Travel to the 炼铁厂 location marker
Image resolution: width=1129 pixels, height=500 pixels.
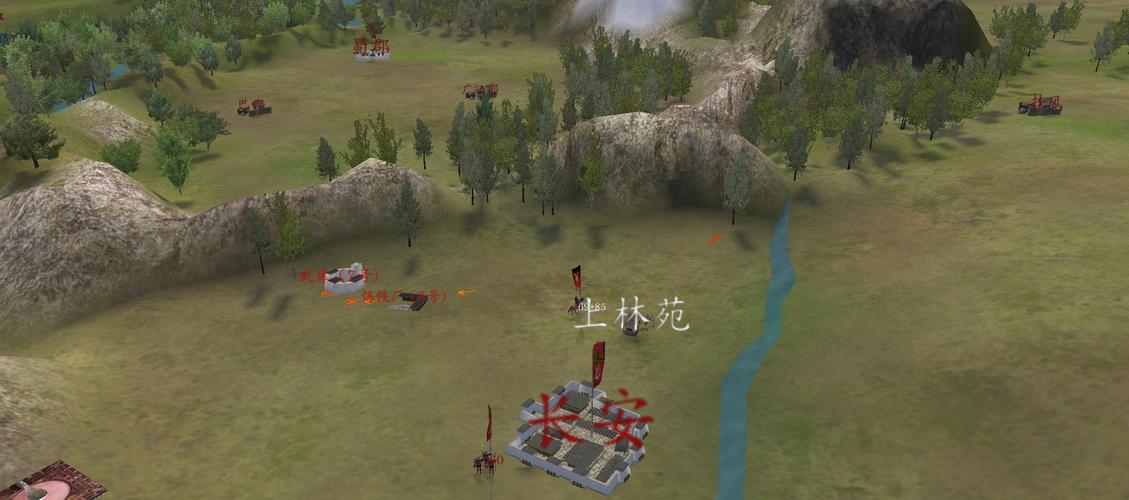[409, 300]
